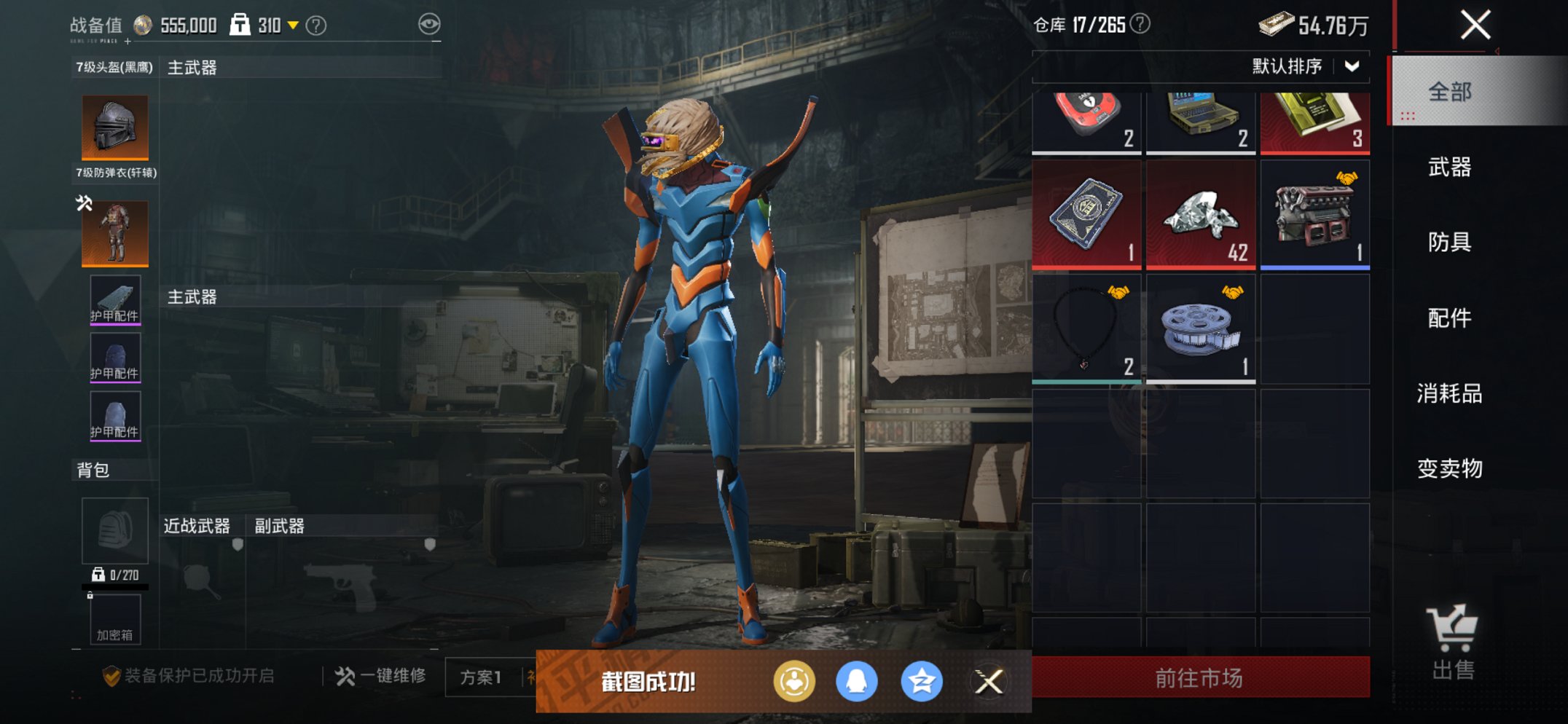Close the inventory screen
This screenshot has height=724, width=1568.
click(1475, 25)
